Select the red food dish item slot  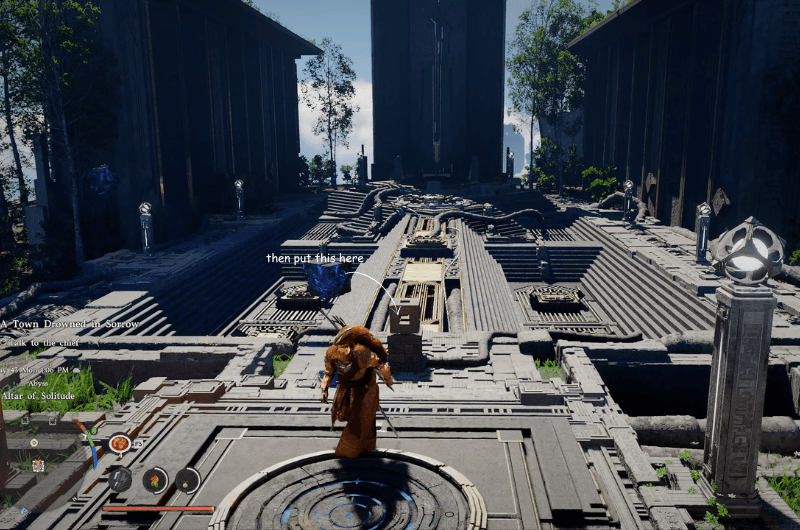[x=120, y=443]
